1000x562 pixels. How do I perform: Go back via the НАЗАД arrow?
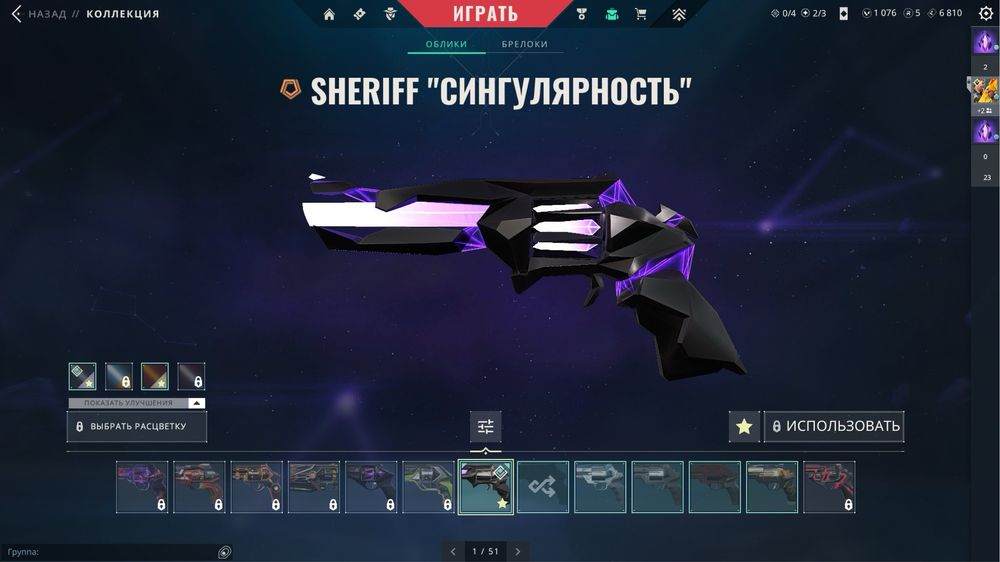click(x=16, y=14)
